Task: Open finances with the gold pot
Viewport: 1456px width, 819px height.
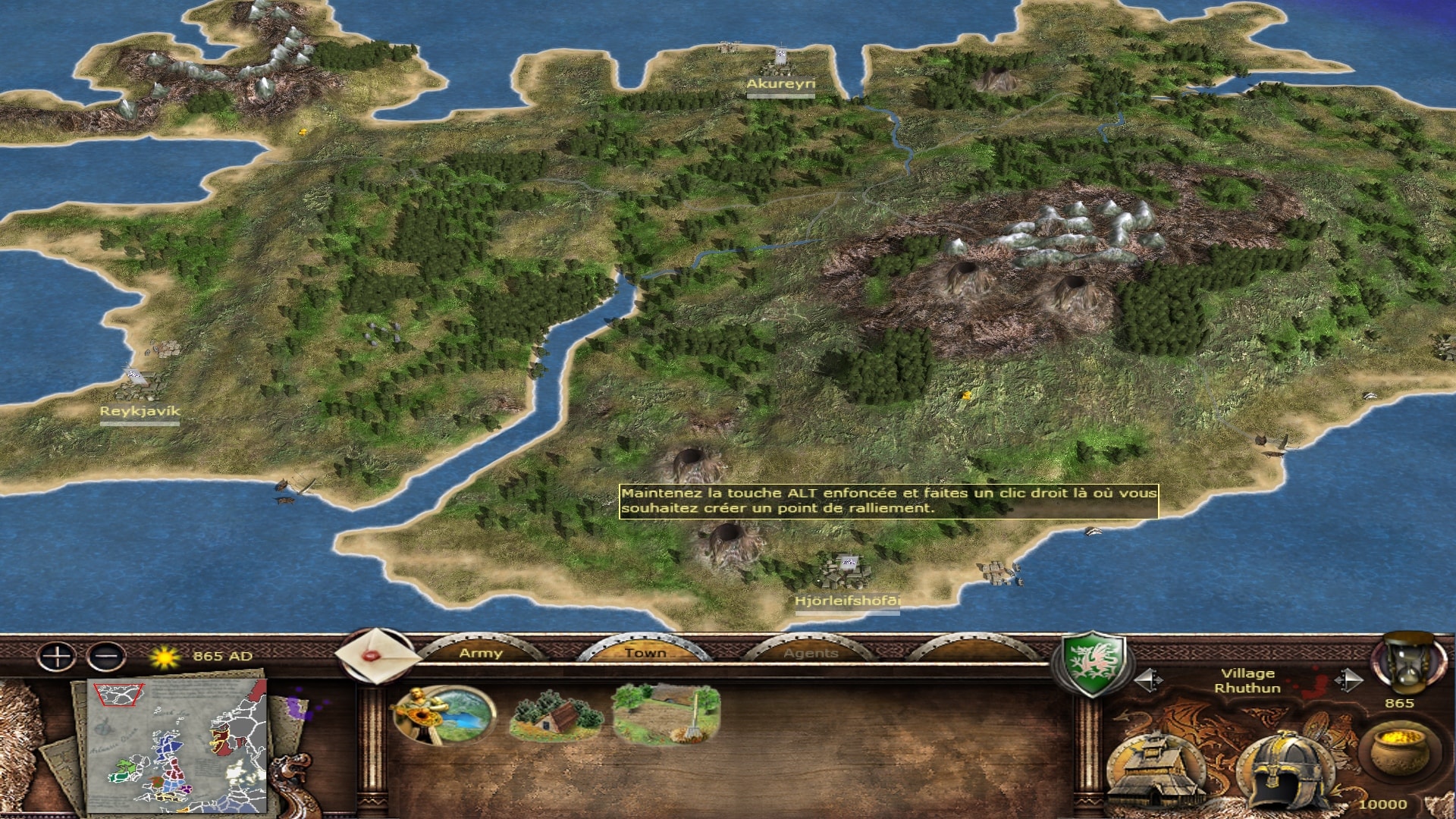Action: pyautogui.click(x=1399, y=749)
